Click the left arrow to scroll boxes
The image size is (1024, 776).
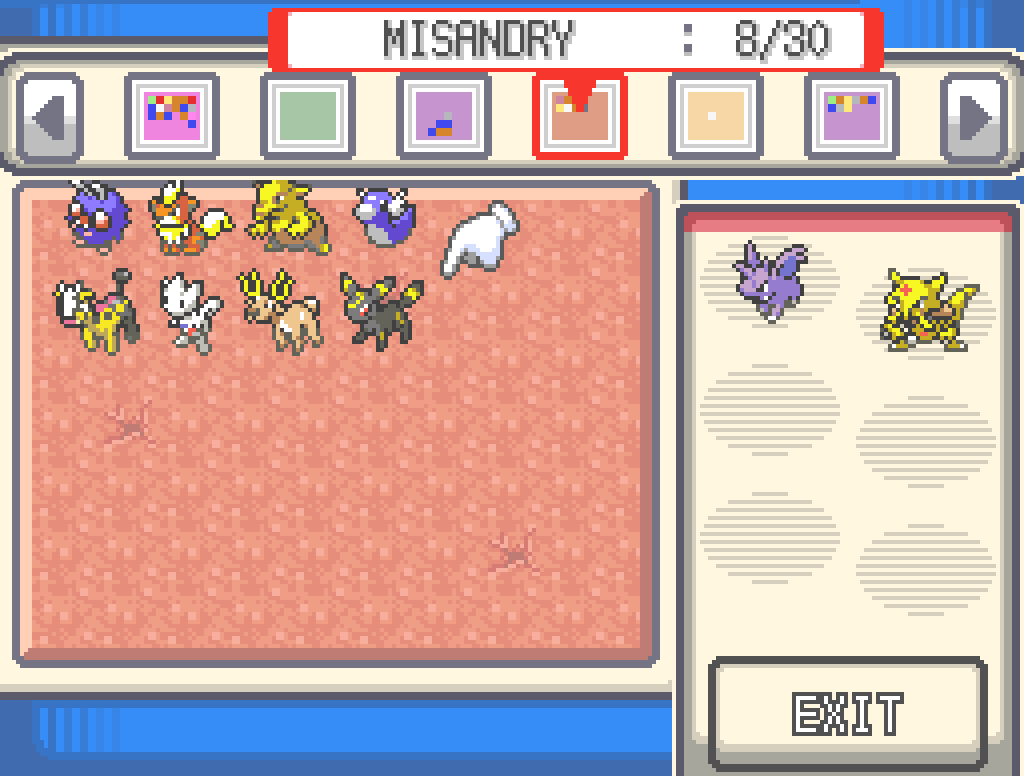pos(50,117)
